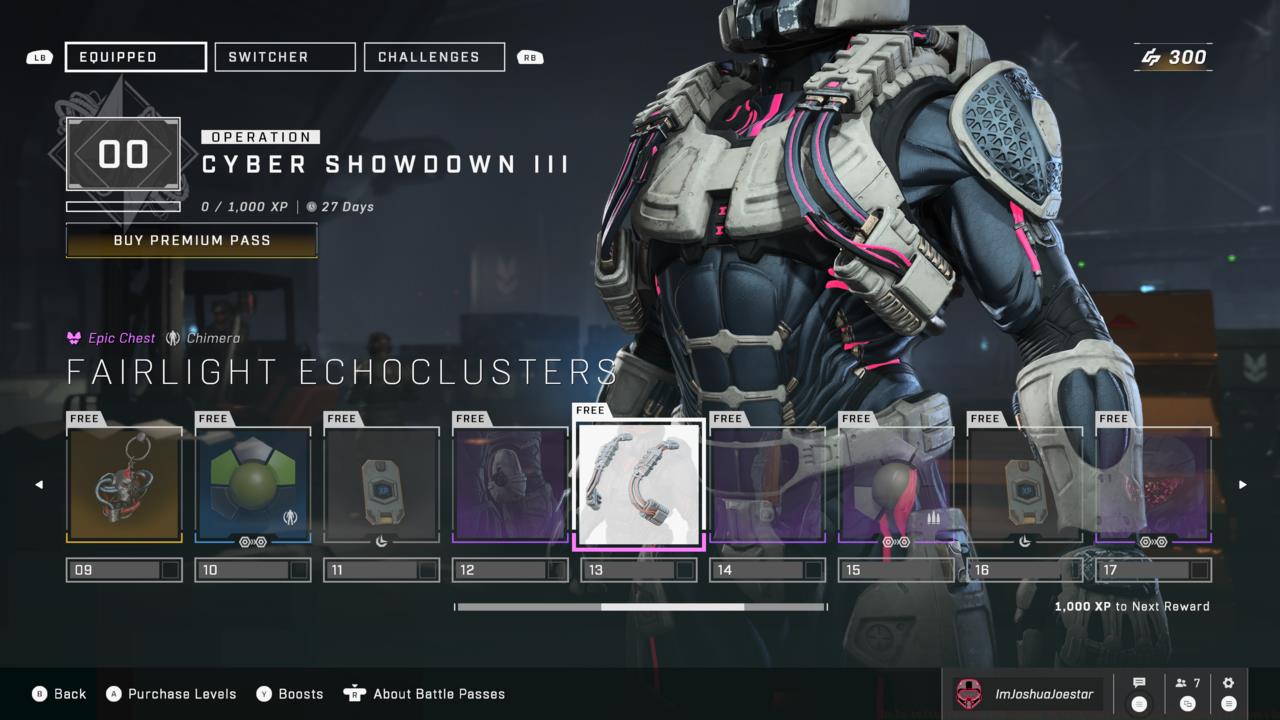
Task: Show previous rewards with the left arrow
Action: (39, 485)
